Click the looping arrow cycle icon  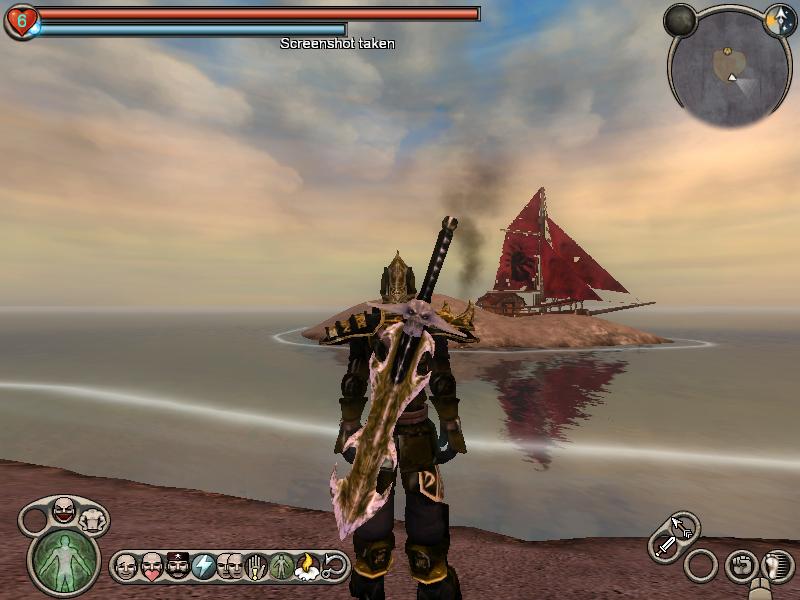[334, 566]
